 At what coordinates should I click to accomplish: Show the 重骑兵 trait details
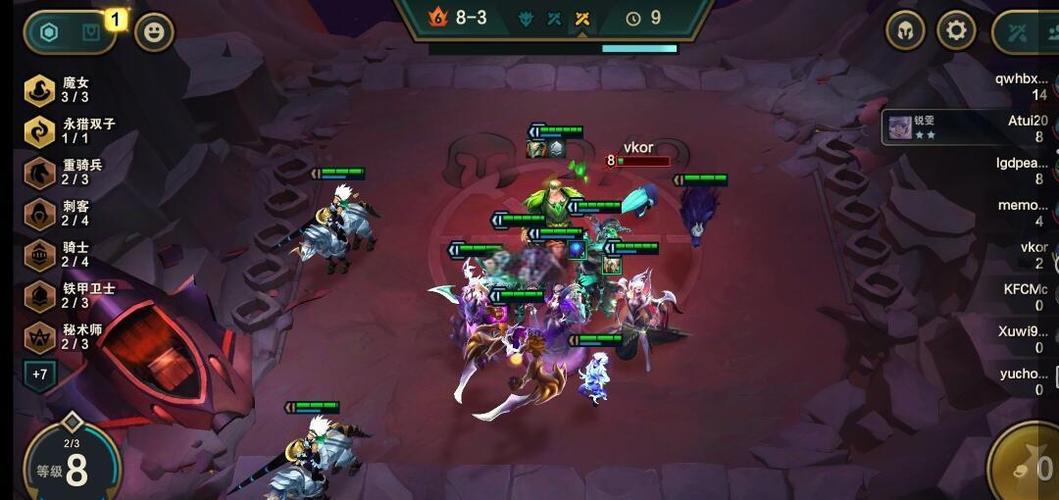(x=40, y=172)
